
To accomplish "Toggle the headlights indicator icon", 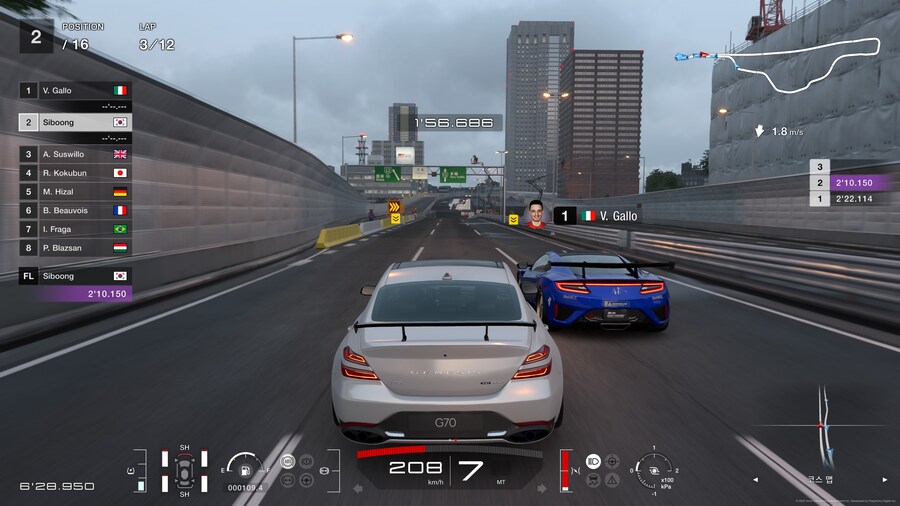I will click(593, 462).
